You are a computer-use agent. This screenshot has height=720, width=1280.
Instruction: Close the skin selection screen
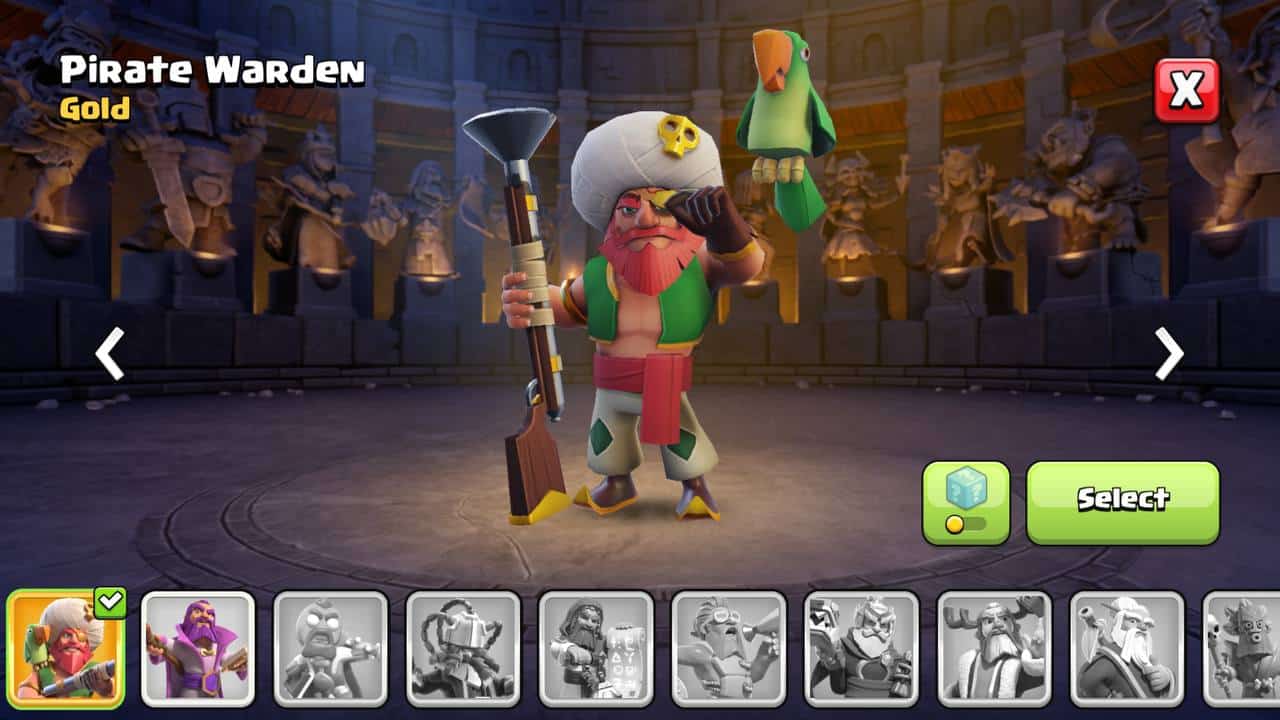point(1187,91)
